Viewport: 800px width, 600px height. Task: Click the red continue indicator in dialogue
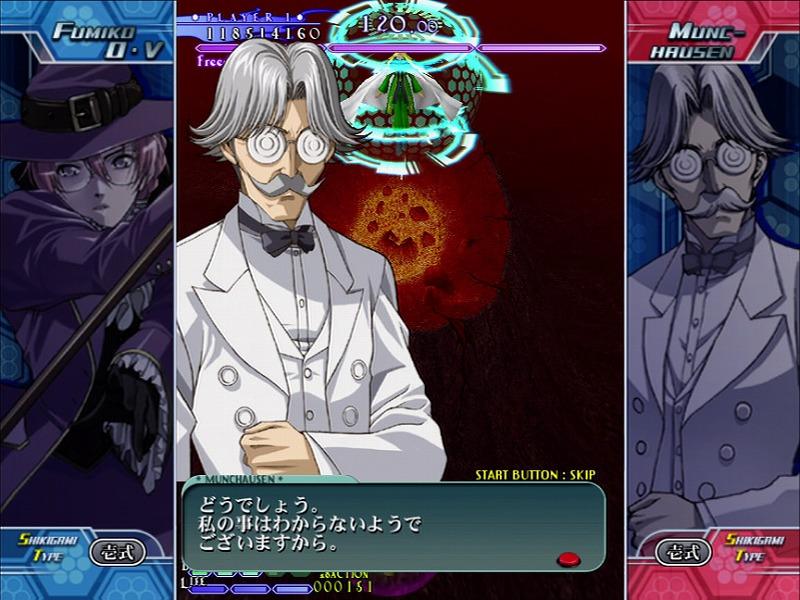[x=570, y=558]
